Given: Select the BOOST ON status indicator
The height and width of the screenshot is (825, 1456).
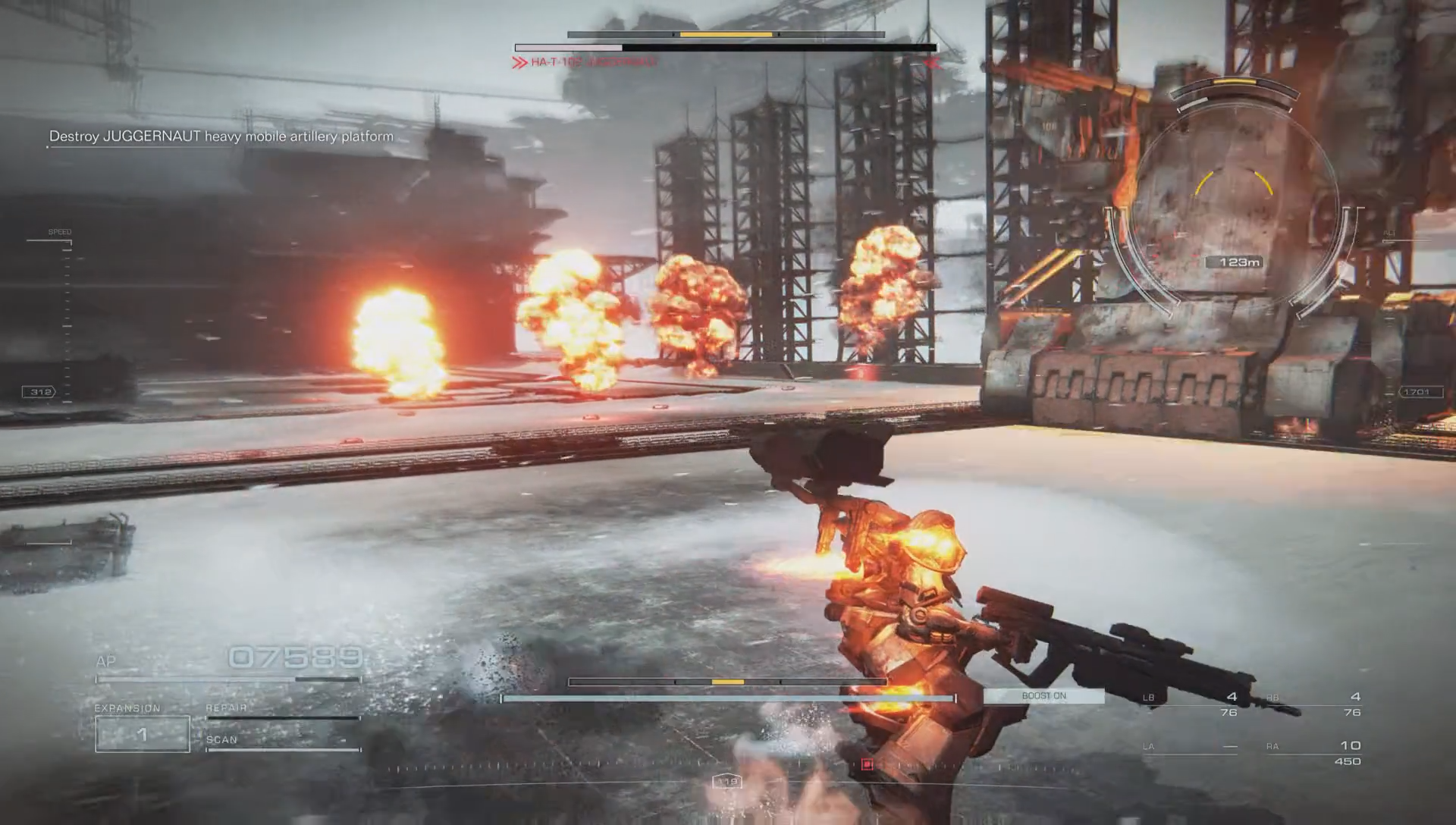Looking at the screenshot, I should point(1045,694).
